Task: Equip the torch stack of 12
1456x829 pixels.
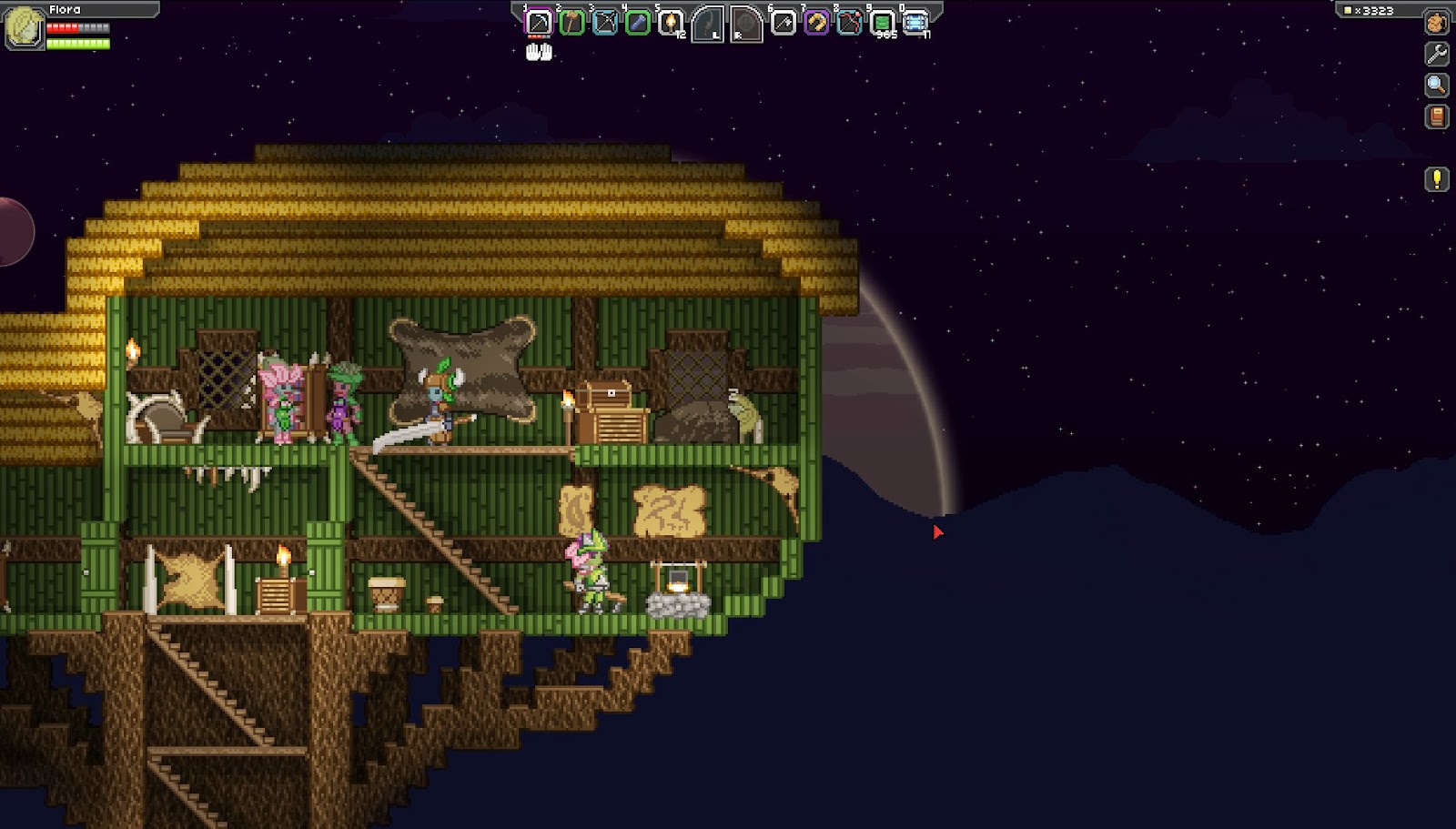Action: click(671, 23)
